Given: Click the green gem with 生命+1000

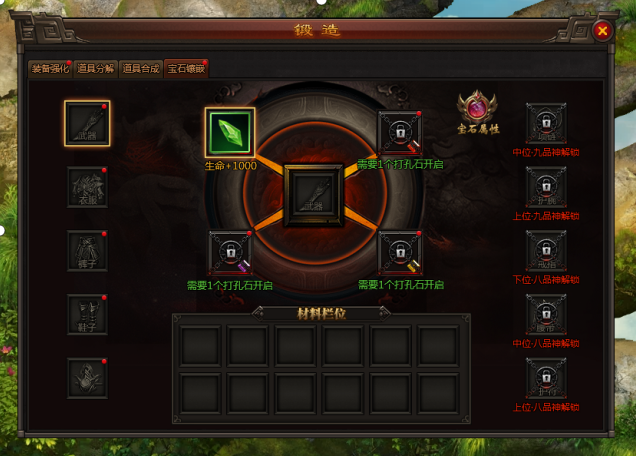Looking at the screenshot, I should click(x=230, y=133).
